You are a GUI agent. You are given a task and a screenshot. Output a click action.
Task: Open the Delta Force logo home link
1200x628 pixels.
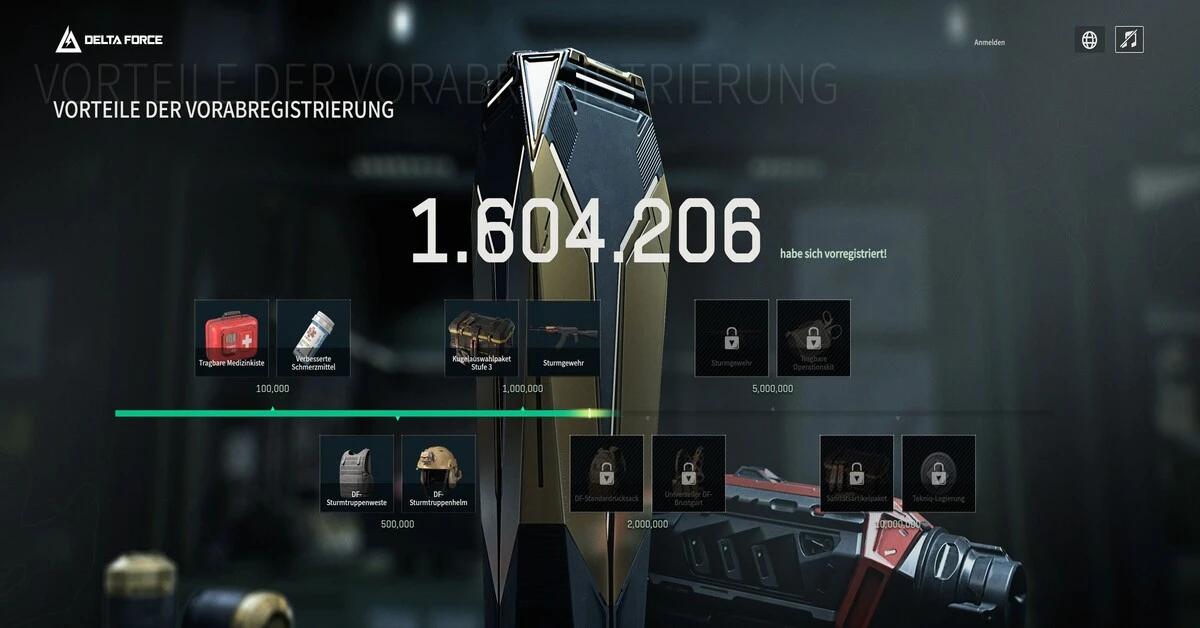click(x=109, y=40)
